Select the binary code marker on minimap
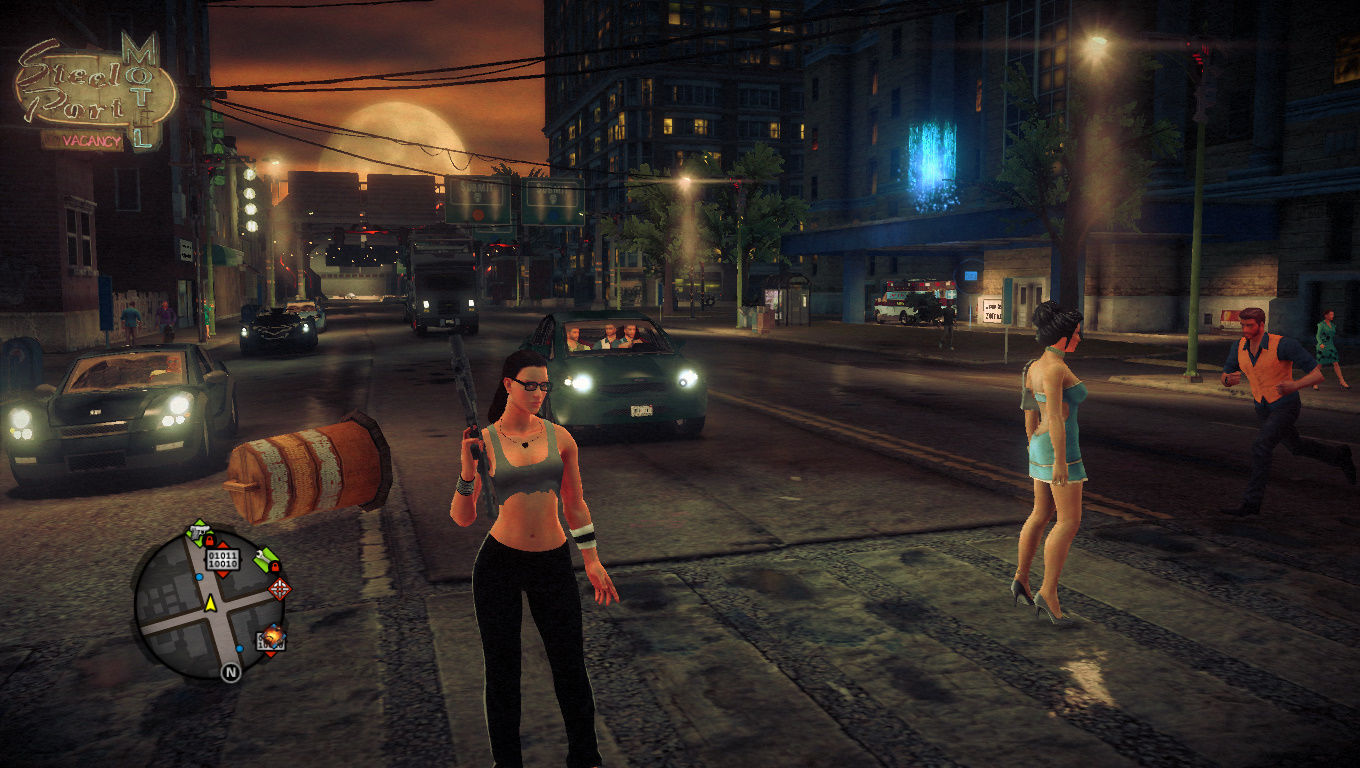The height and width of the screenshot is (768, 1360). click(223, 558)
